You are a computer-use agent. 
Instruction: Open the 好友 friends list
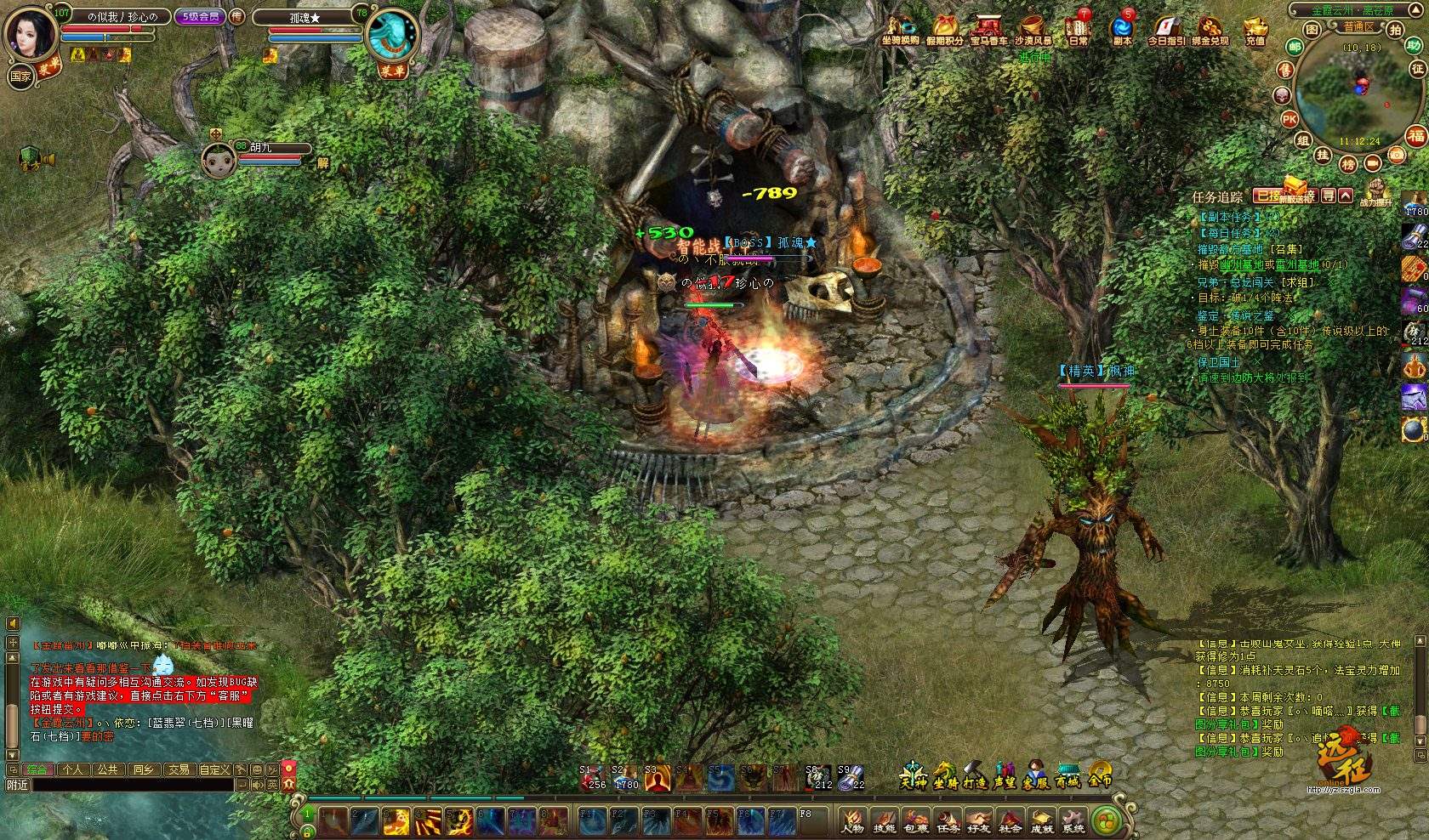979,820
